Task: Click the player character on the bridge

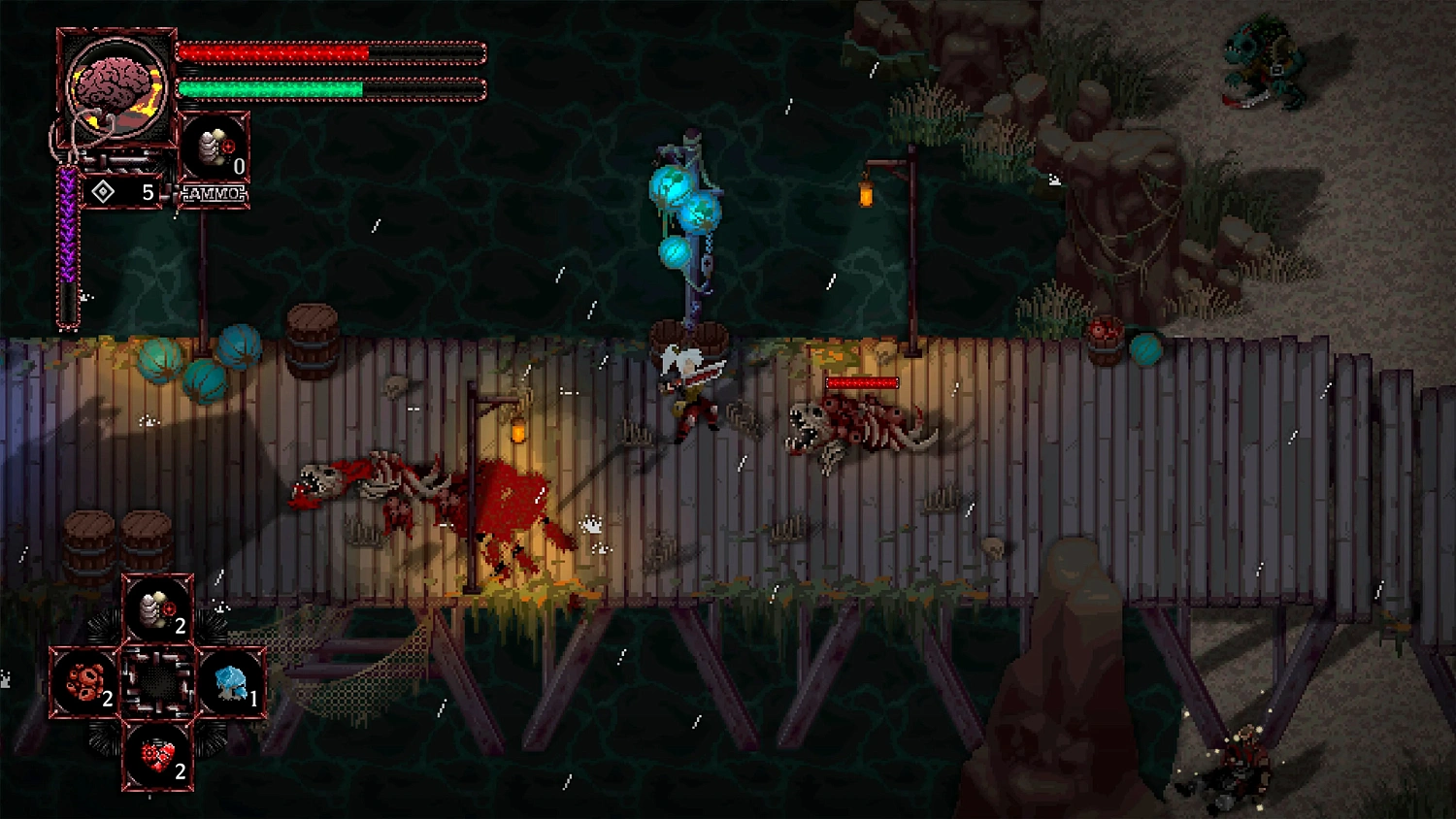Action: pos(691,388)
